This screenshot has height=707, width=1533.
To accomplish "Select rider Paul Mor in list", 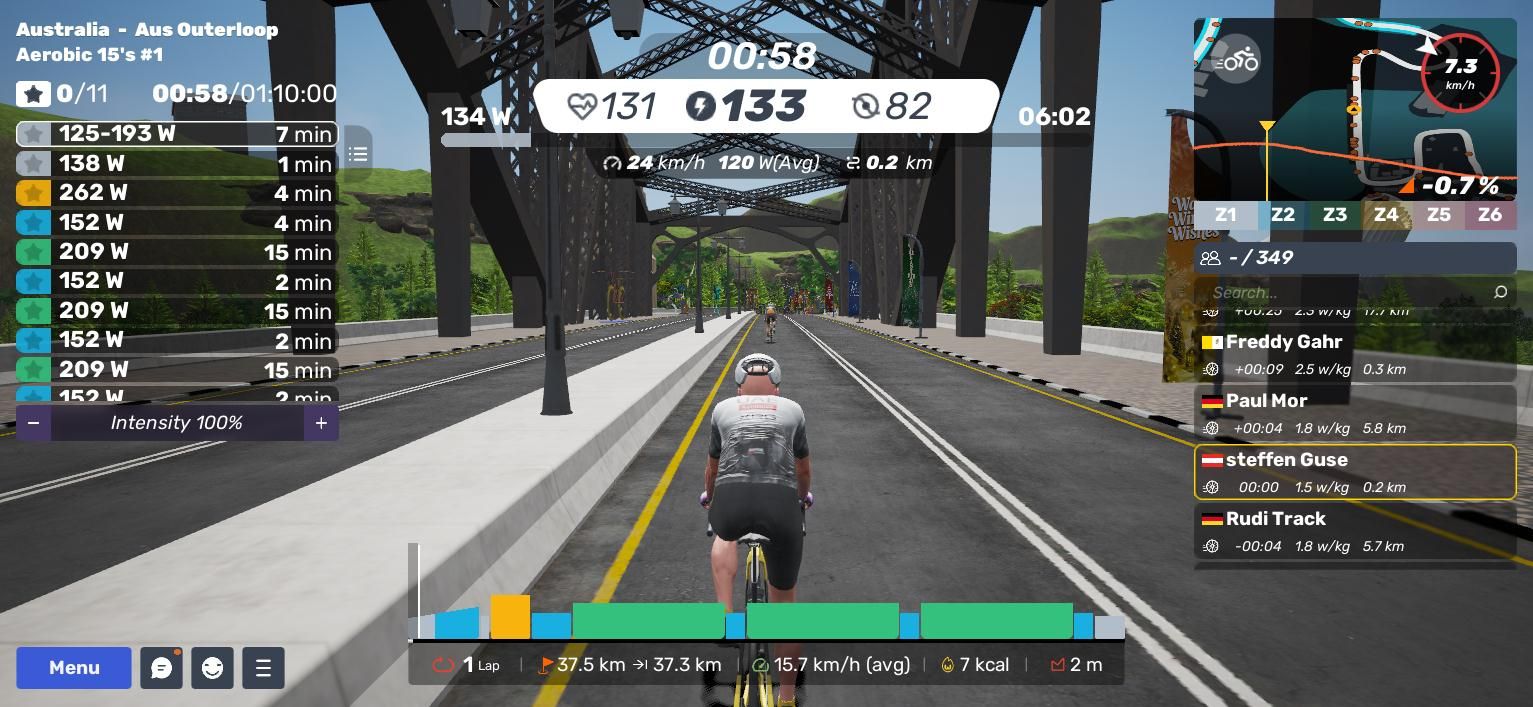I will point(1355,414).
